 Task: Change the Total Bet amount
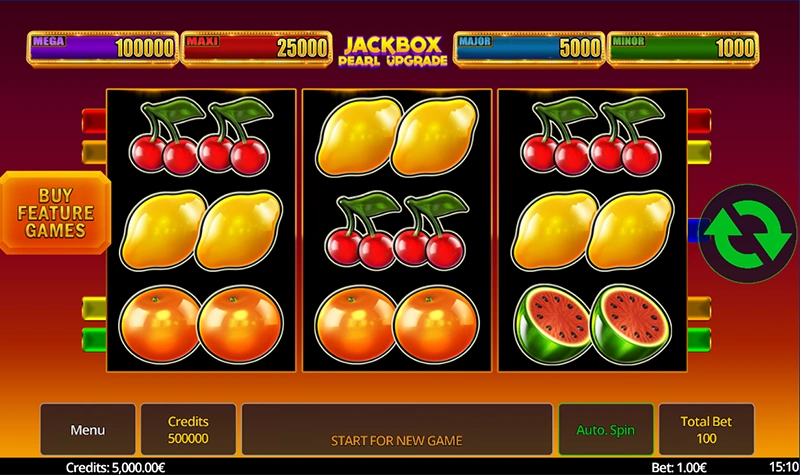click(x=707, y=430)
